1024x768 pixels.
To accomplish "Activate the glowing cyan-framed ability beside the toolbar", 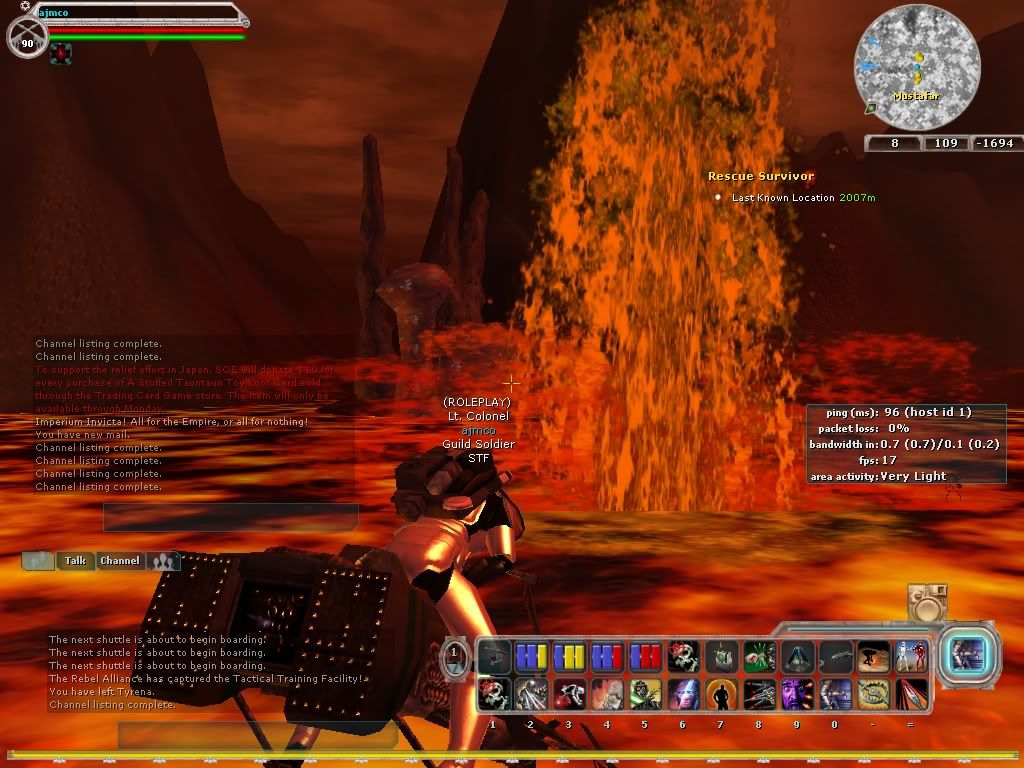I will [x=968, y=656].
